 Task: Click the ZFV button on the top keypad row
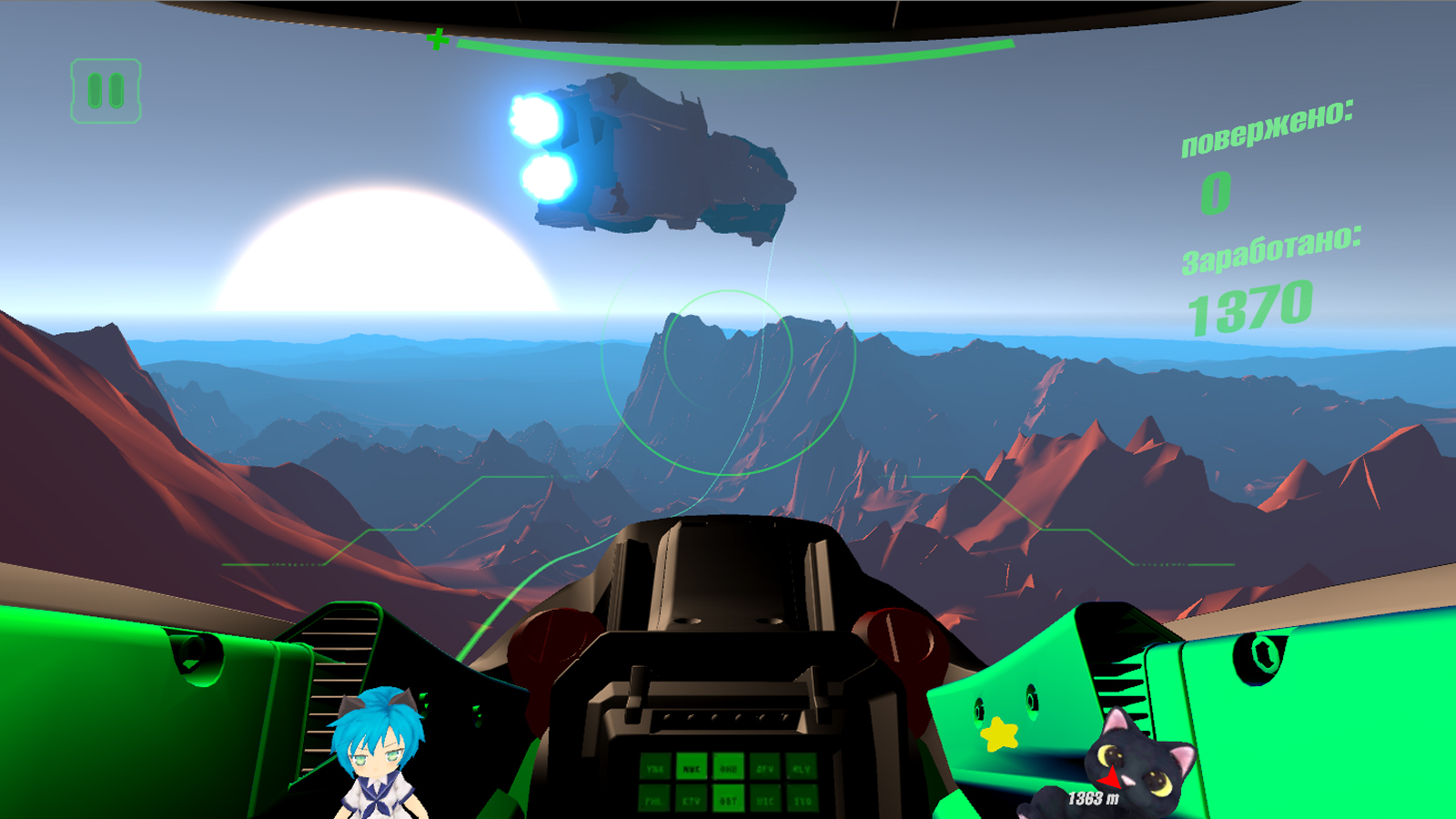click(x=765, y=769)
